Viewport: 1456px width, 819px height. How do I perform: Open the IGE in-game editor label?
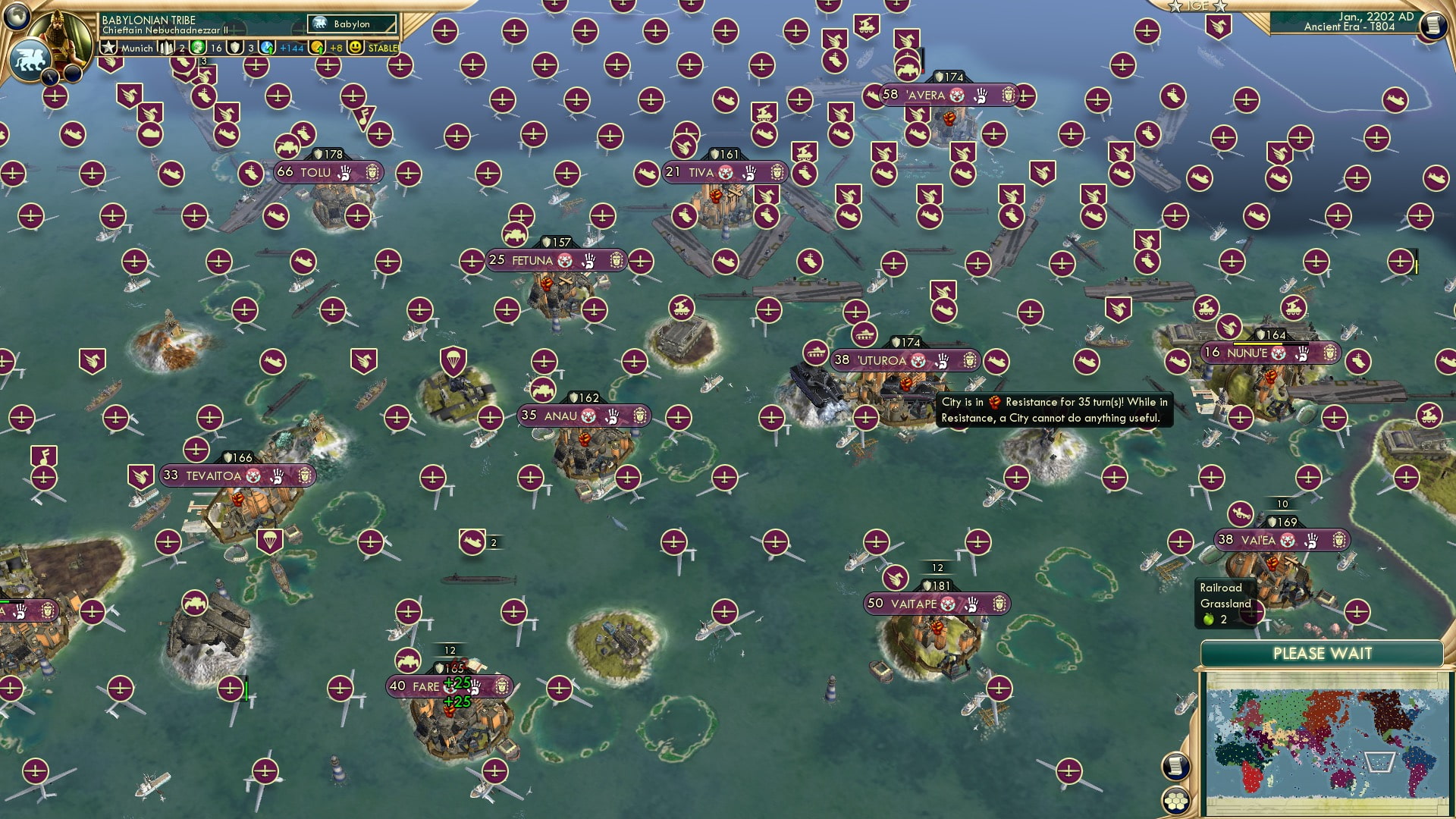[1197, 6]
